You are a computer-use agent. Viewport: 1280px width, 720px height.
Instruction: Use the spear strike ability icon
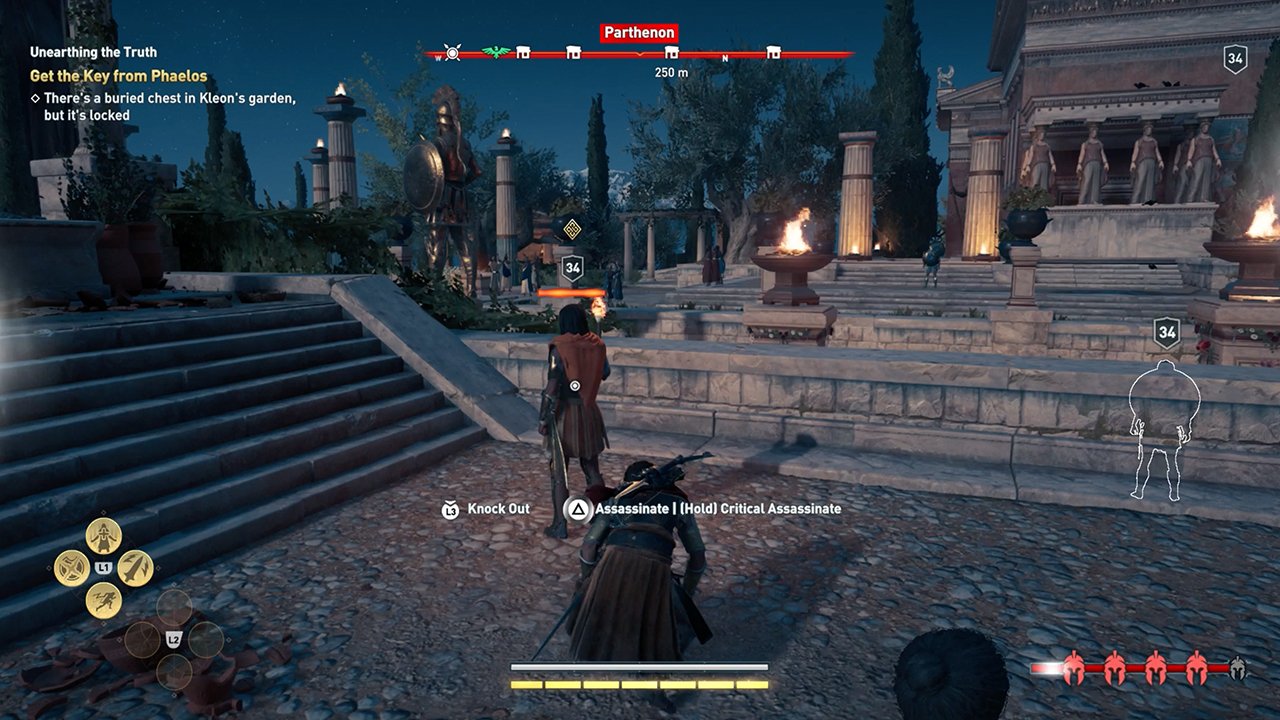pyautogui.click(x=135, y=568)
